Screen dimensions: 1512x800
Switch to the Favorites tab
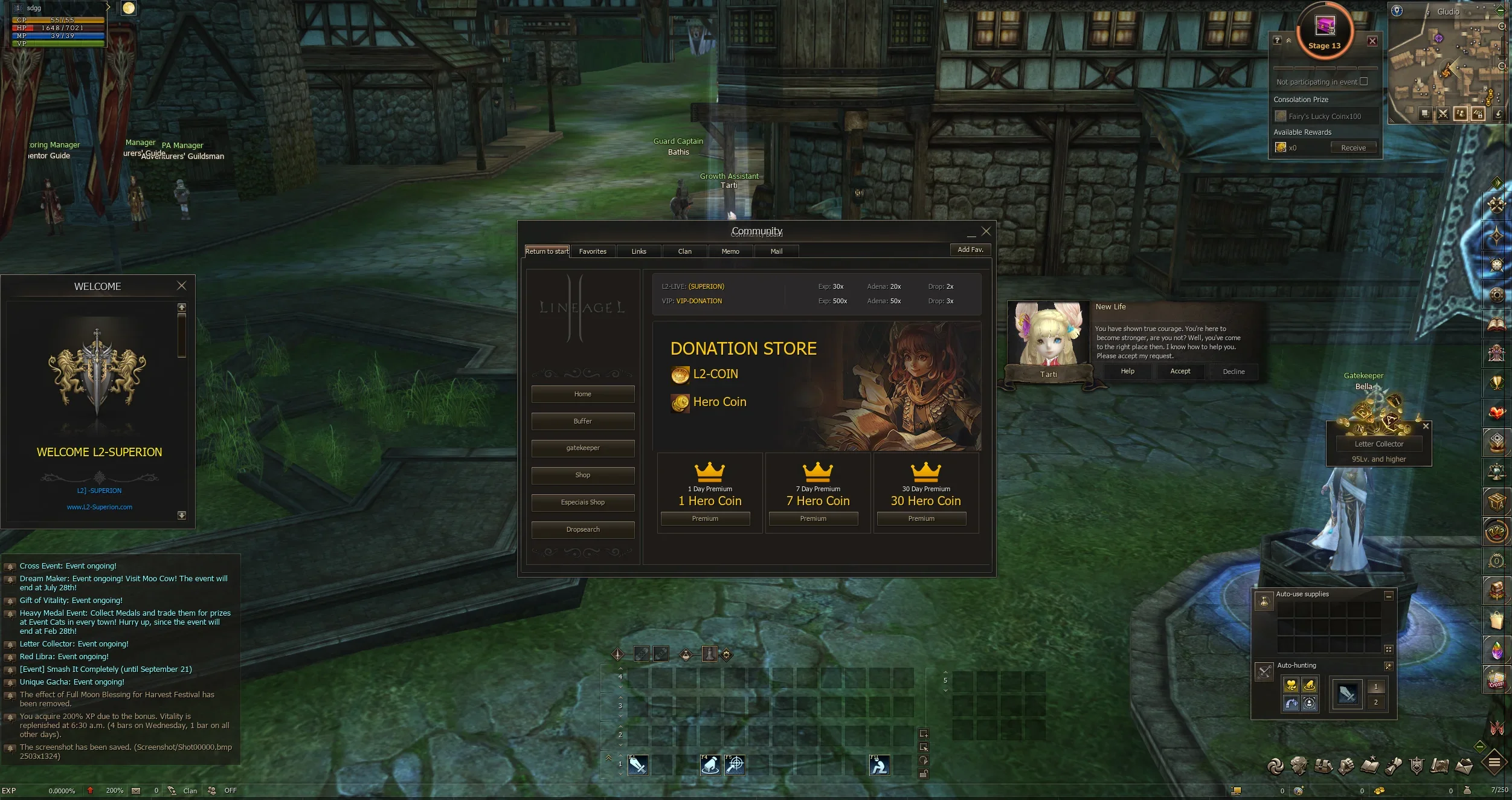[593, 251]
